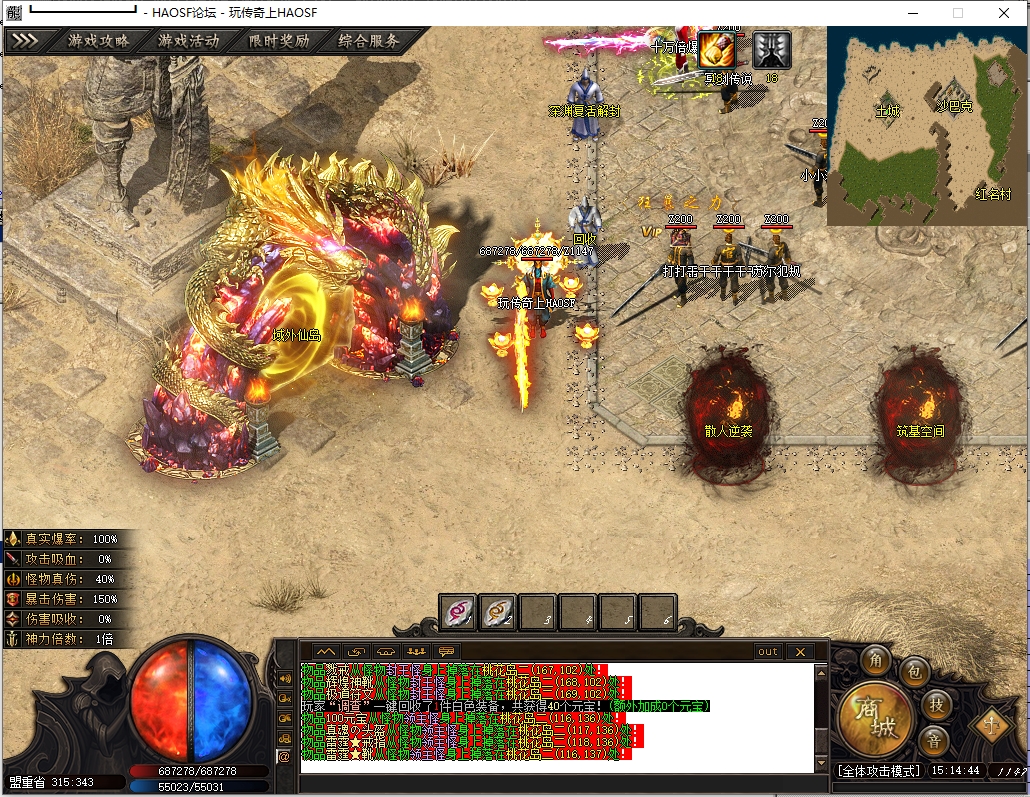Toggle the triple-arrow menu collapse button
The width and height of the screenshot is (1030, 797).
(25, 41)
